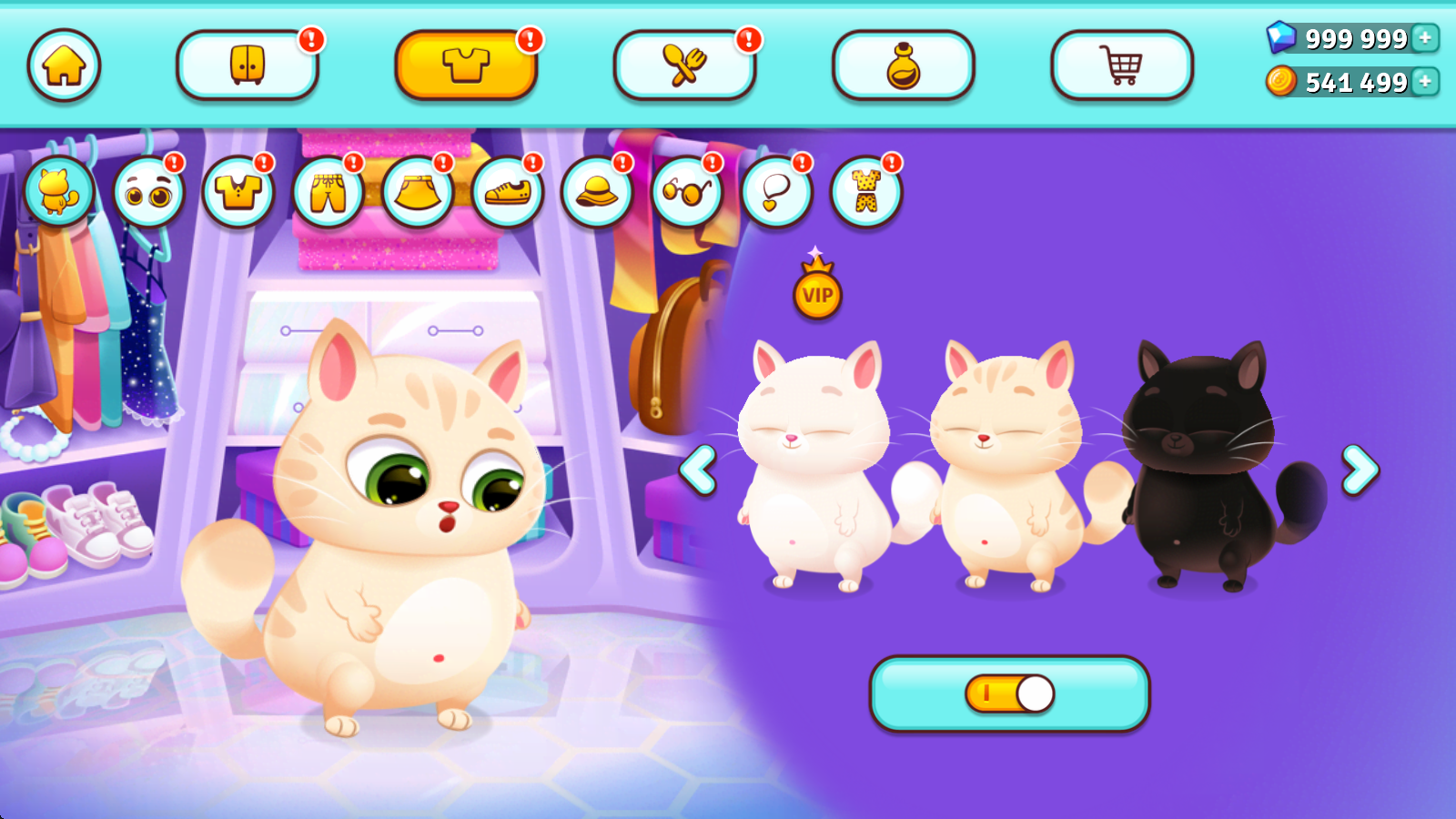
Task: Switch to the skirts category
Action: (418, 192)
